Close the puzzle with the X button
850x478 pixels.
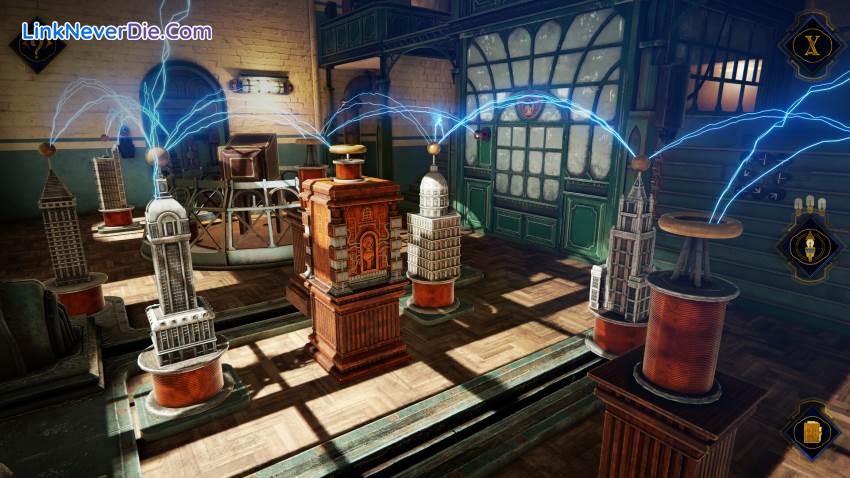coord(810,44)
